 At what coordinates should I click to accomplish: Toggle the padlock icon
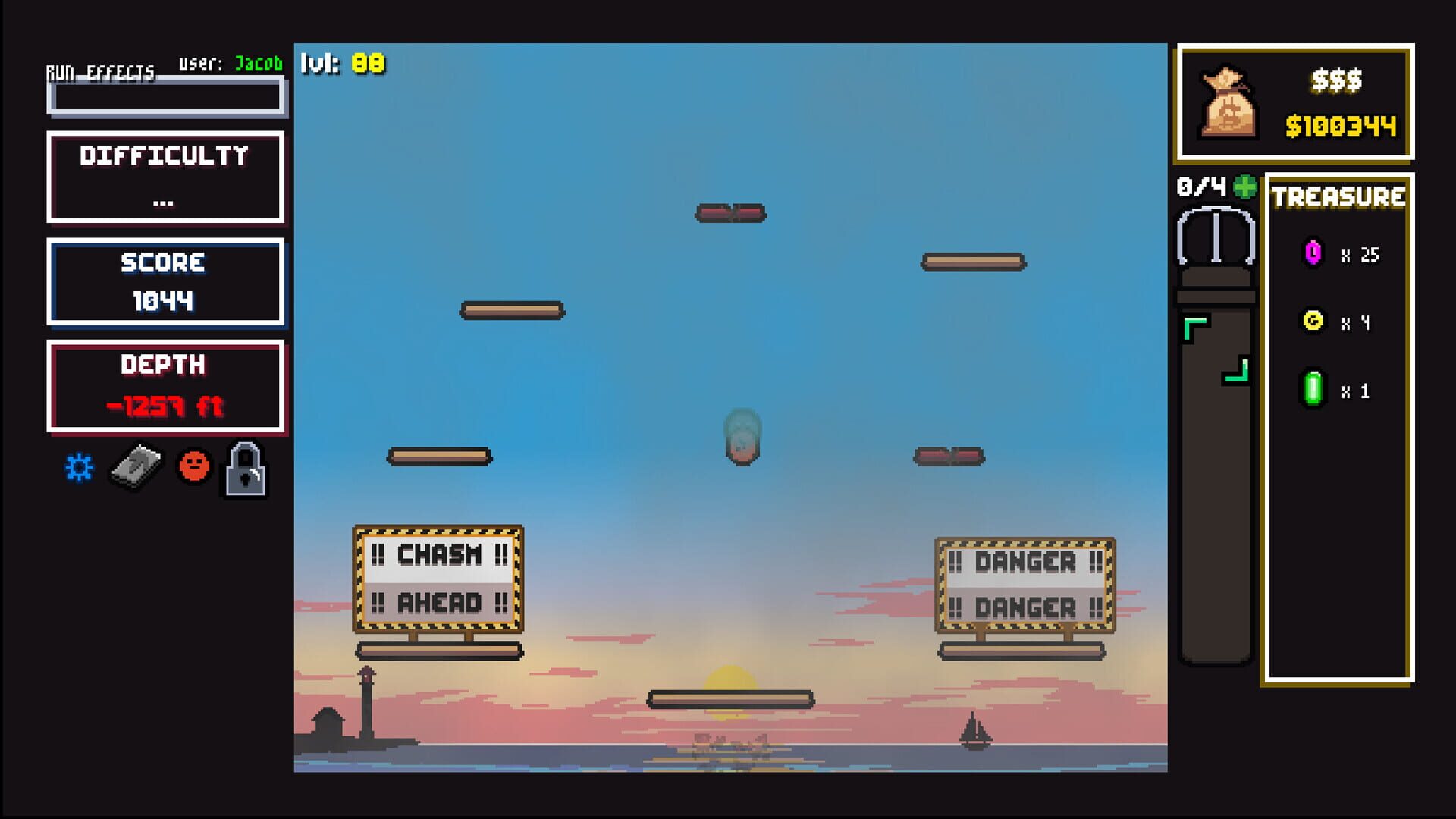[244, 469]
